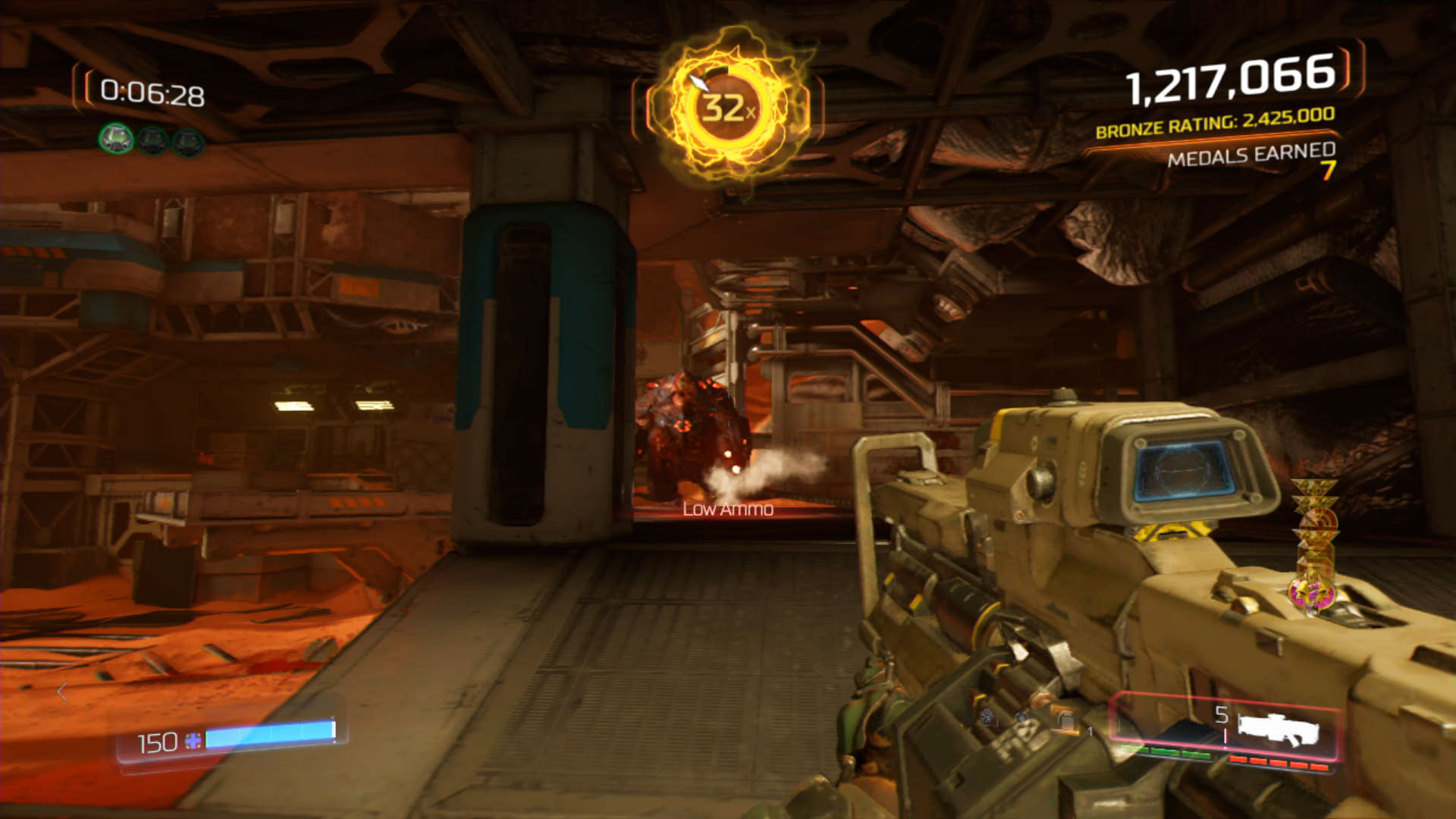
Task: Click the ammo count showing 5
Action: pyautogui.click(x=1221, y=713)
